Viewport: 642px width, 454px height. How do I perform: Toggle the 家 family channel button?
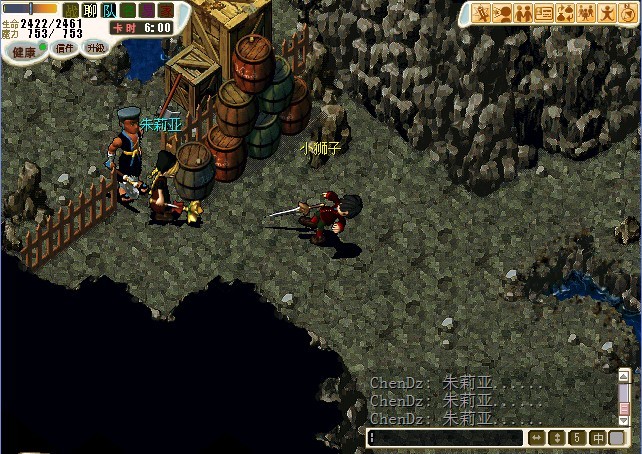(165, 10)
